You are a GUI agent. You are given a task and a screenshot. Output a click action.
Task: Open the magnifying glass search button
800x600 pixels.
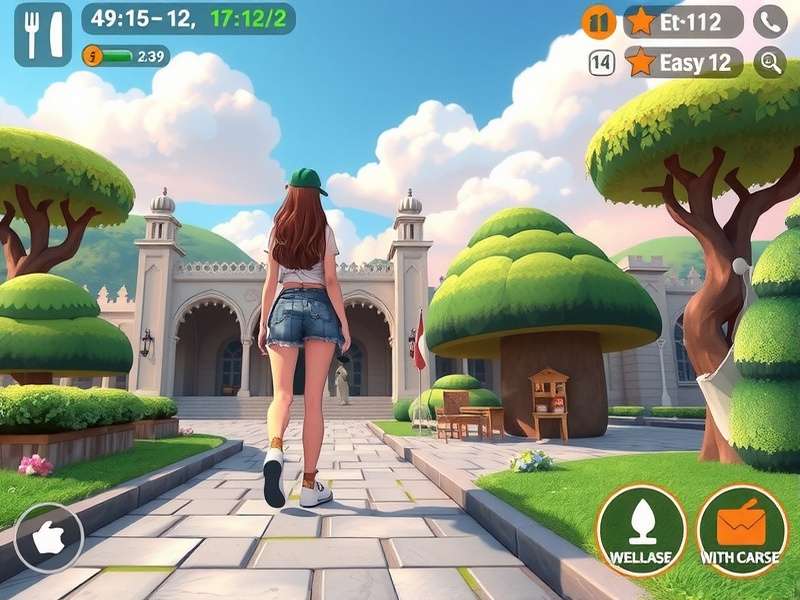(x=769, y=62)
